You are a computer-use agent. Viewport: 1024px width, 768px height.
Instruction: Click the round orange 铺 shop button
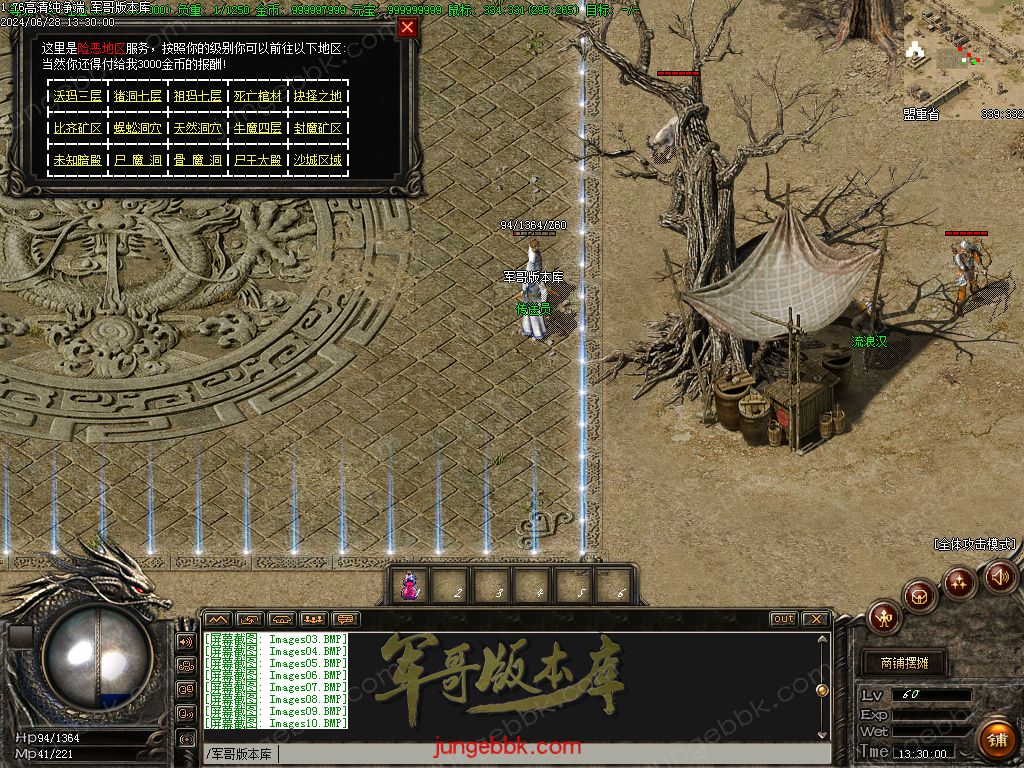point(996,739)
